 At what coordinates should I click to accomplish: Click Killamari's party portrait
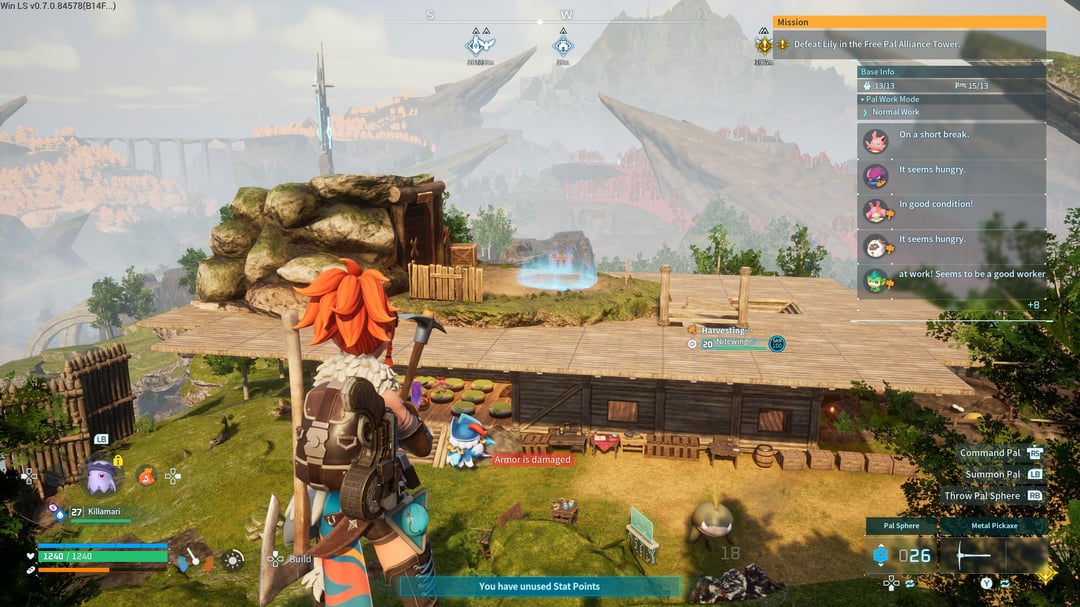101,477
